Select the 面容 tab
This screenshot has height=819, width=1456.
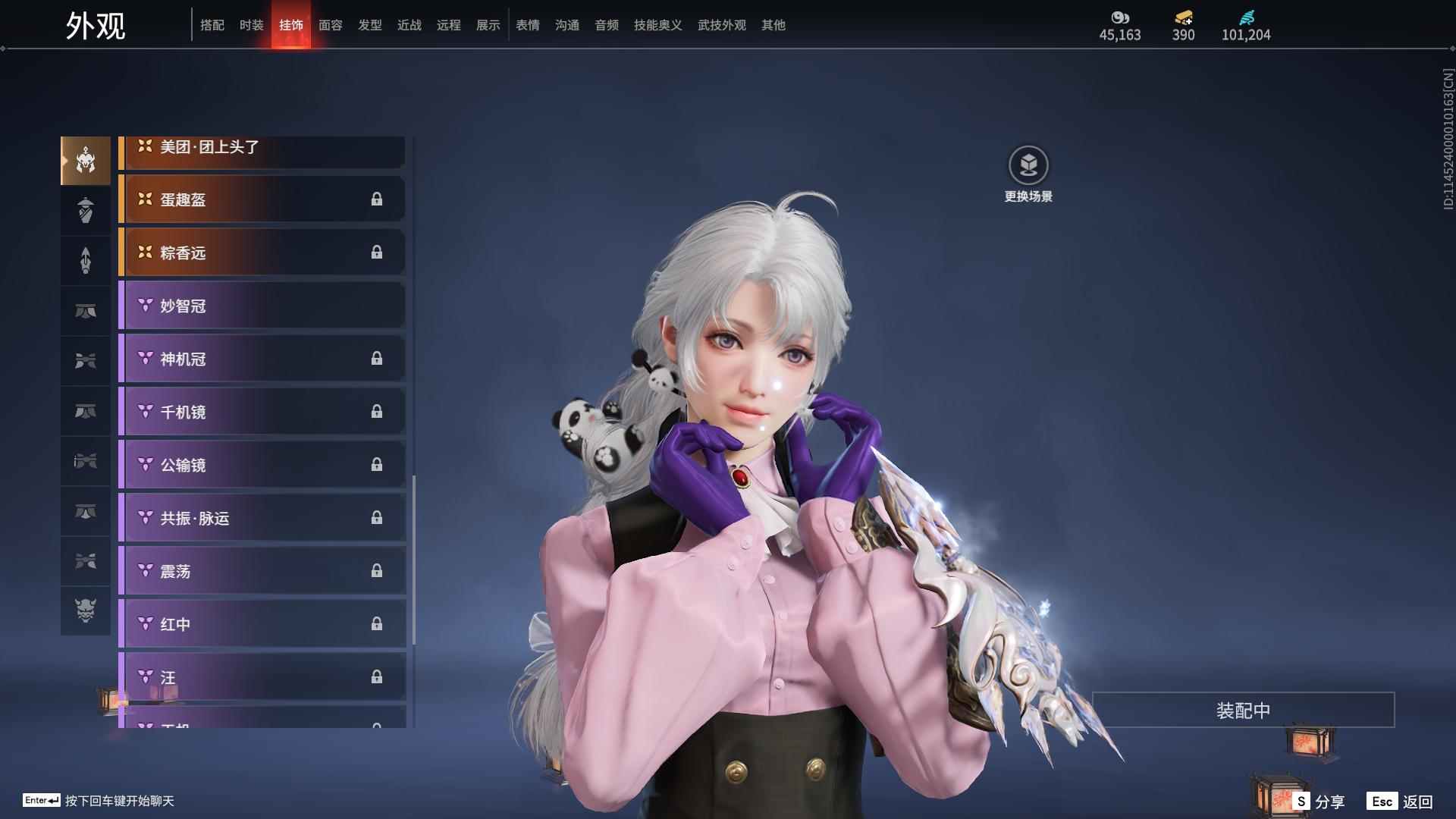coord(331,25)
